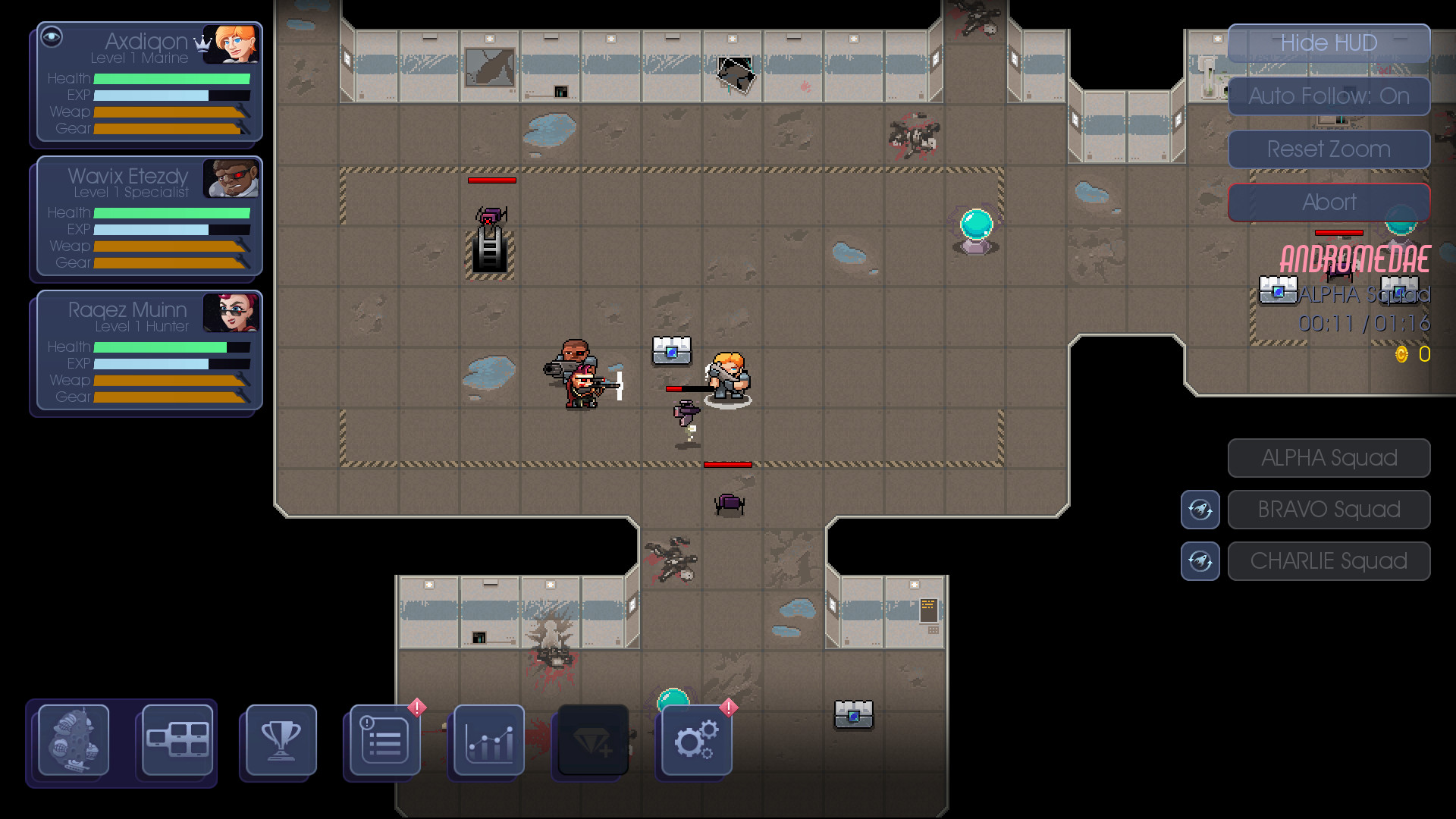Toggle the camera icon beside CHARLIE Squad
The image size is (1456, 819).
[x=1200, y=561]
